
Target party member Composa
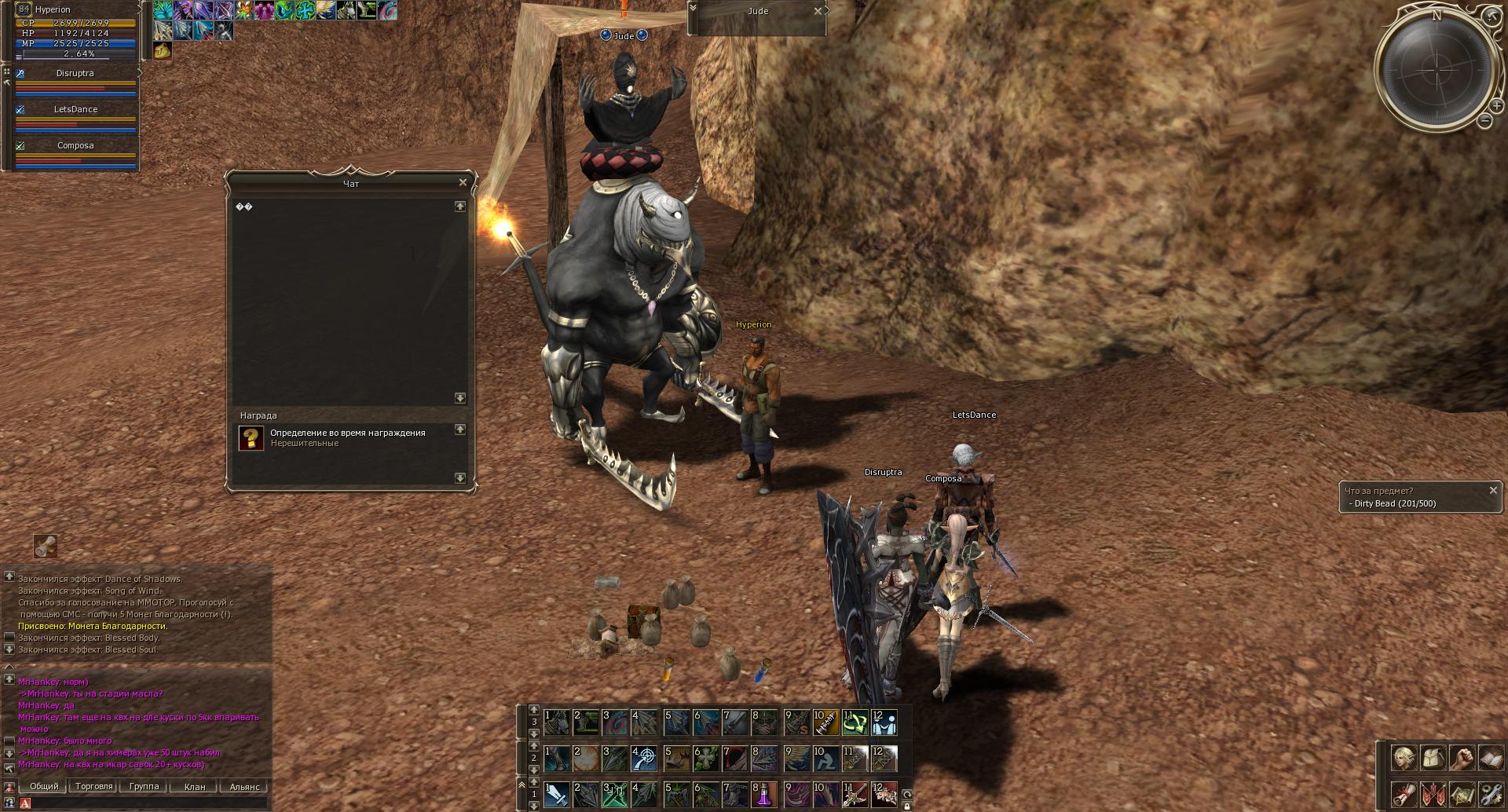[x=75, y=145]
